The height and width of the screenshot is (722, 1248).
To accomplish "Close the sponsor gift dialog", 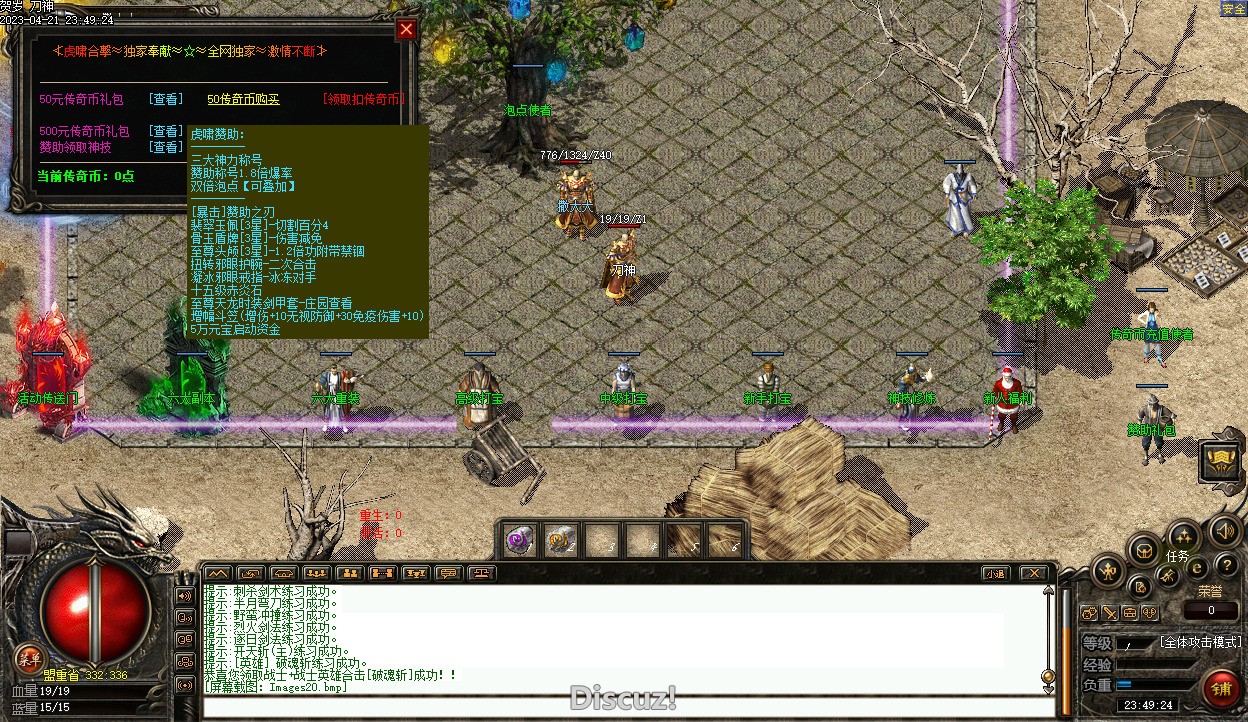I will pos(406,30).
